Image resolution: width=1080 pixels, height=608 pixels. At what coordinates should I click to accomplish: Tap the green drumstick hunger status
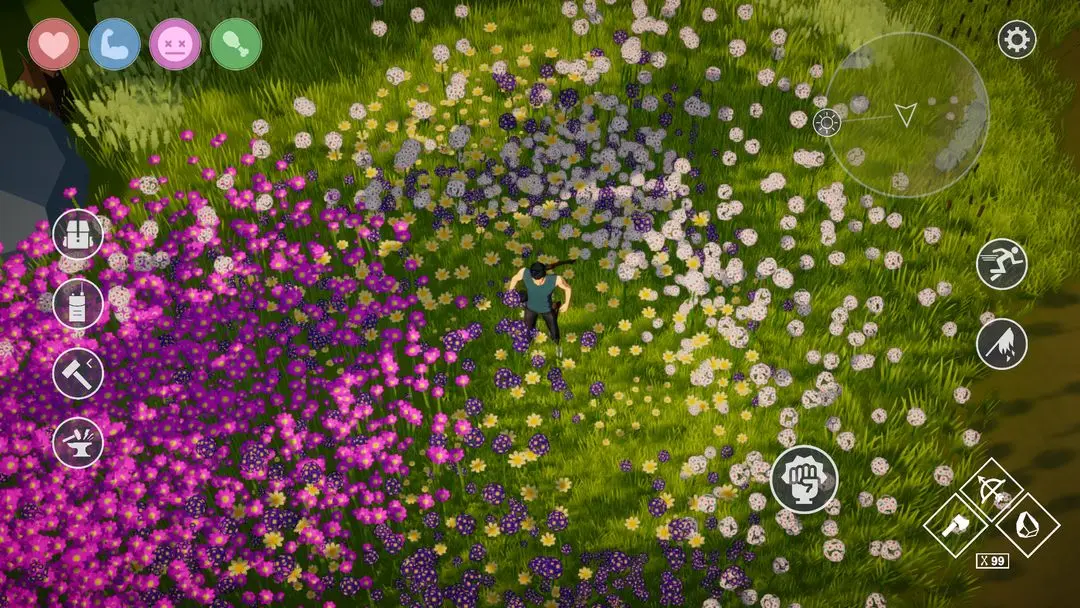(x=236, y=44)
